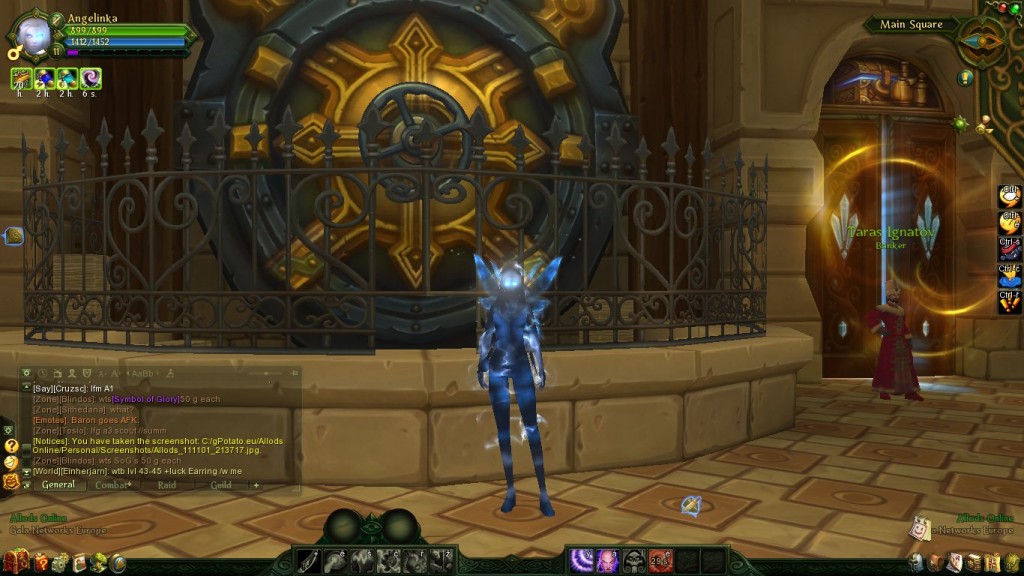Open the question mark help book
Viewport: 1024px width, 576px height.
pos(41,563)
